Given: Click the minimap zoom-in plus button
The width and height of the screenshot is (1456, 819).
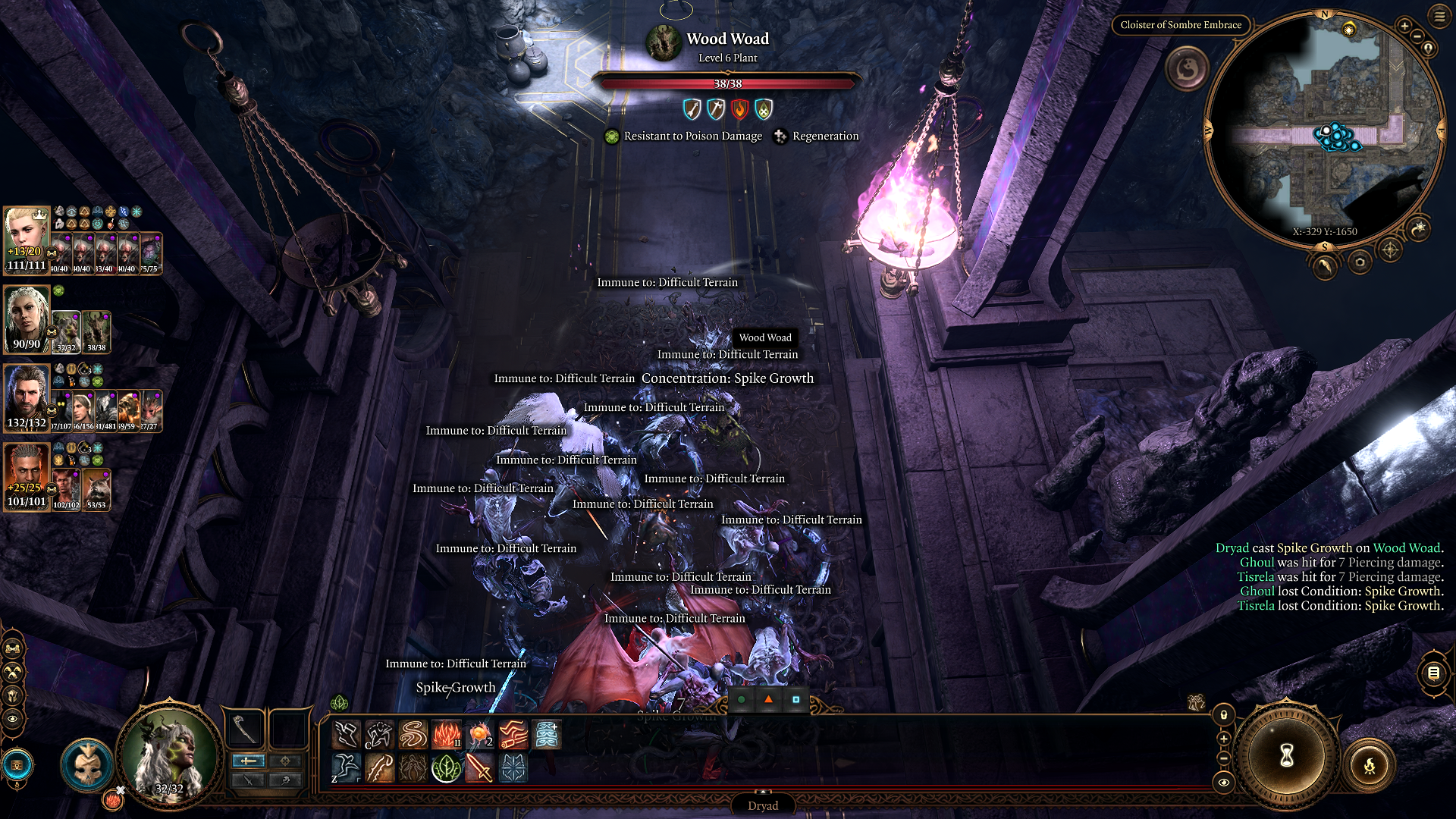Looking at the screenshot, I should click(x=1404, y=27).
